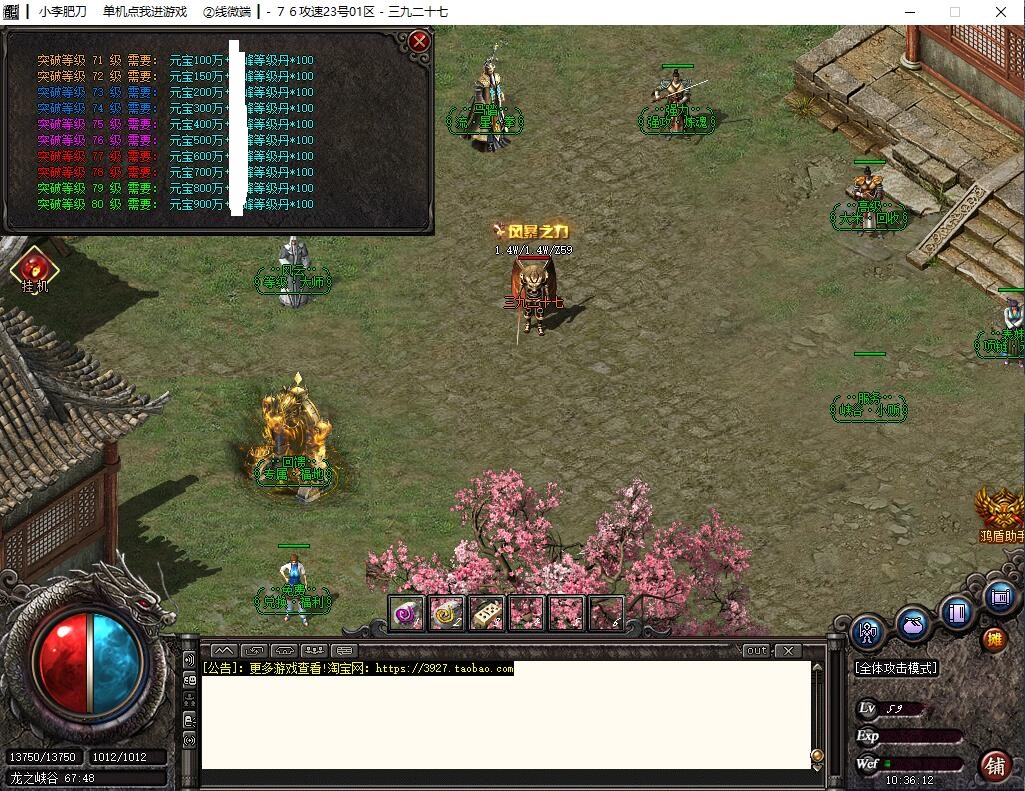Select the dice-like item in the hotbar
Image resolution: width=1025 pixels, height=791 pixels.
coord(487,613)
